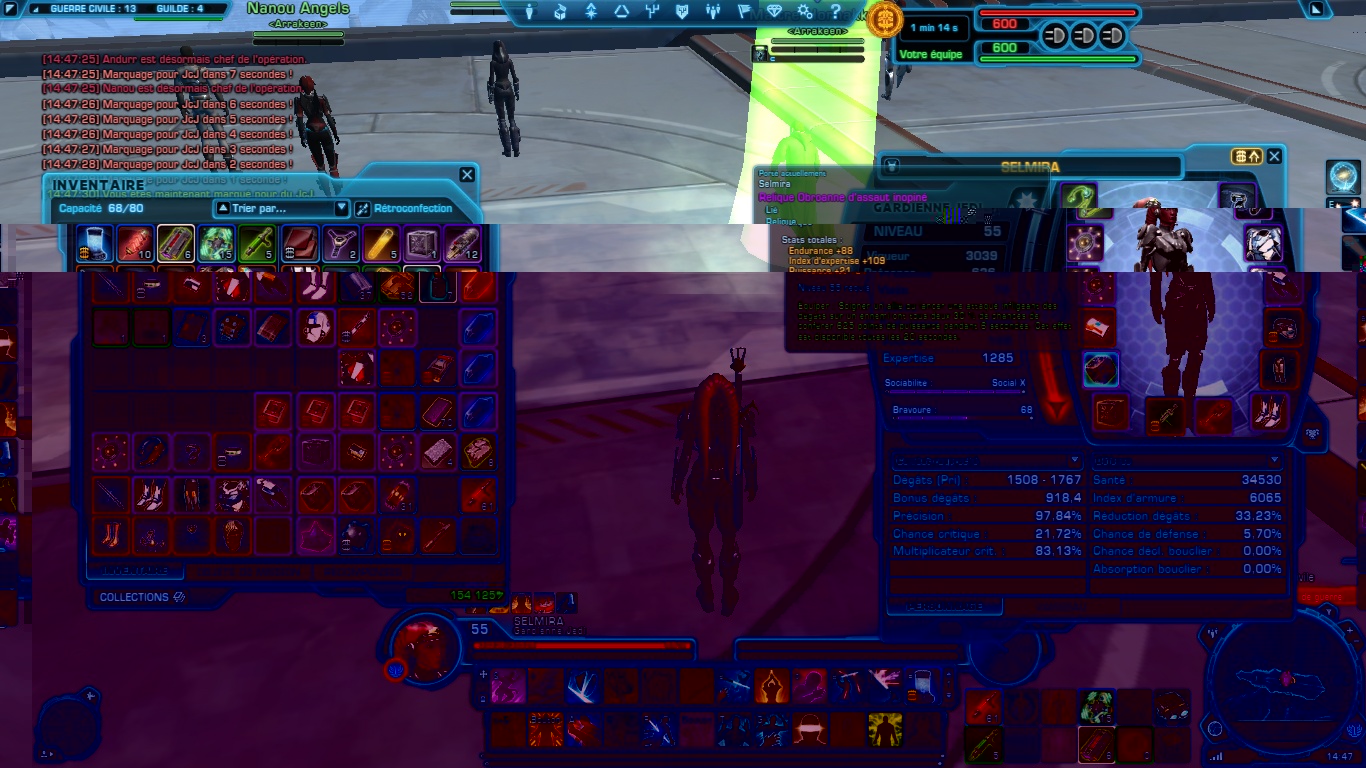
Task: Select the yellow capsule stack of 5
Action: pyautogui.click(x=379, y=243)
